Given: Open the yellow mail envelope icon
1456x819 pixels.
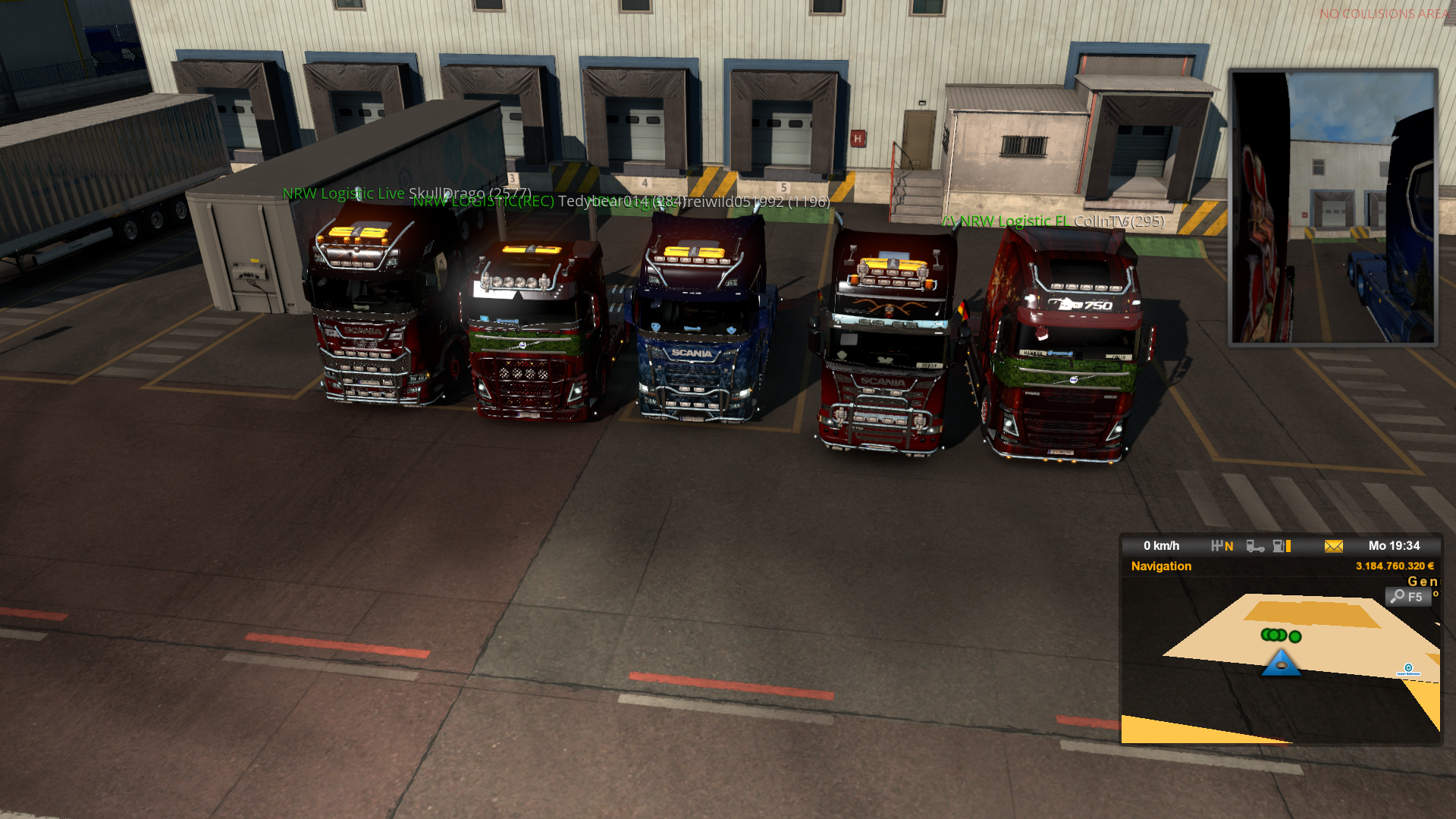Looking at the screenshot, I should (x=1333, y=546).
